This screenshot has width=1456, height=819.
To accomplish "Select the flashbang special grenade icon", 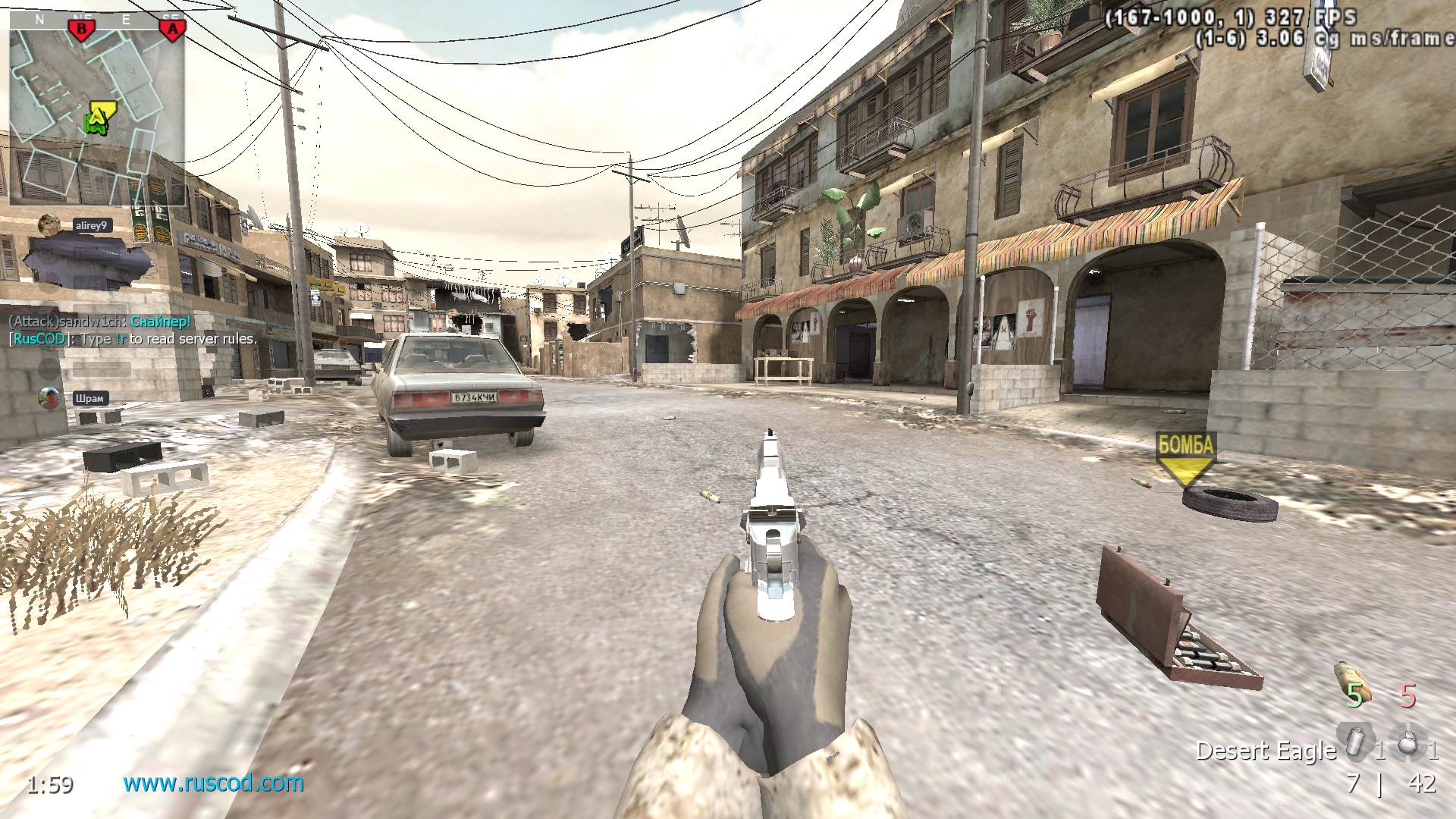I will tap(1354, 741).
